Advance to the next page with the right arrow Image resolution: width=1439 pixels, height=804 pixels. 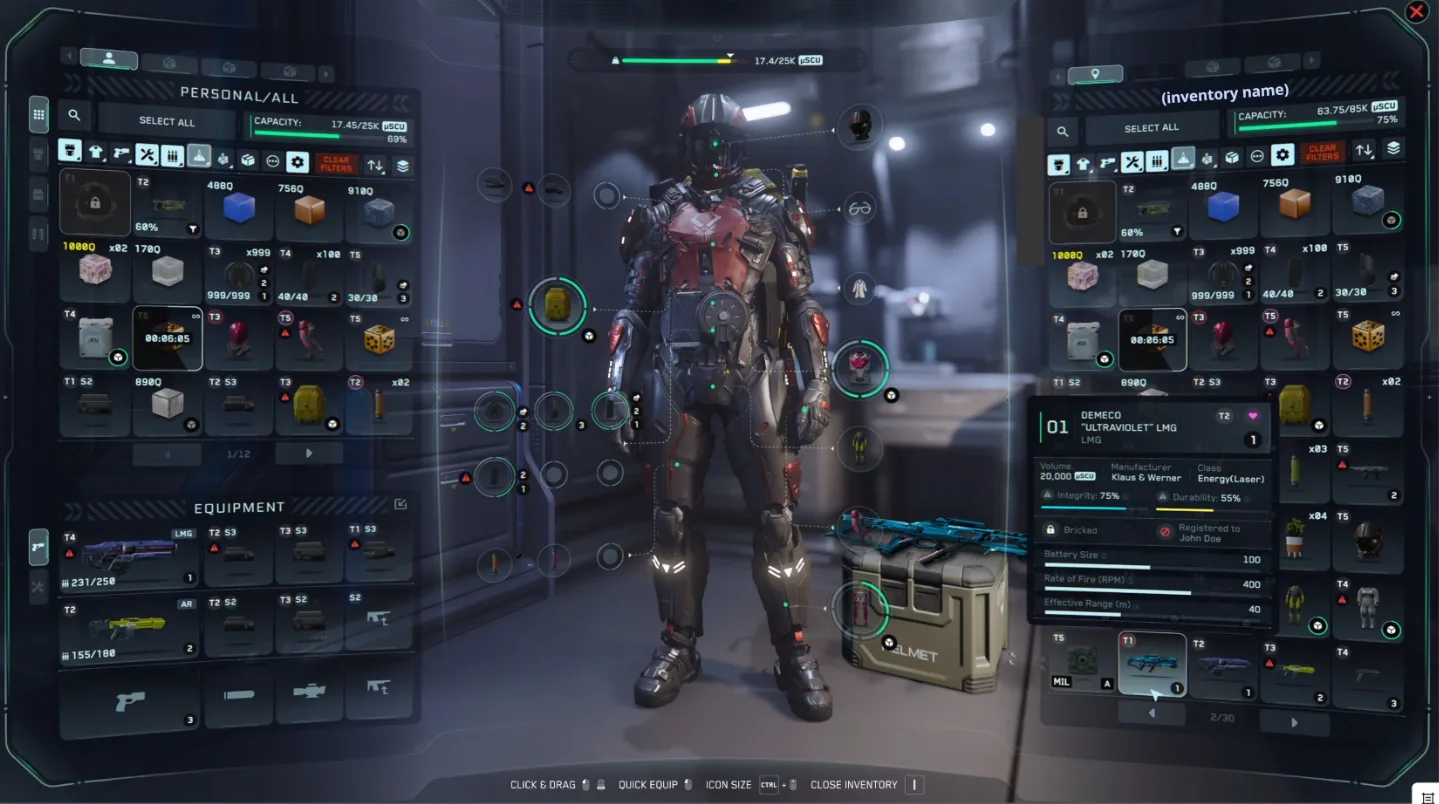coord(309,453)
